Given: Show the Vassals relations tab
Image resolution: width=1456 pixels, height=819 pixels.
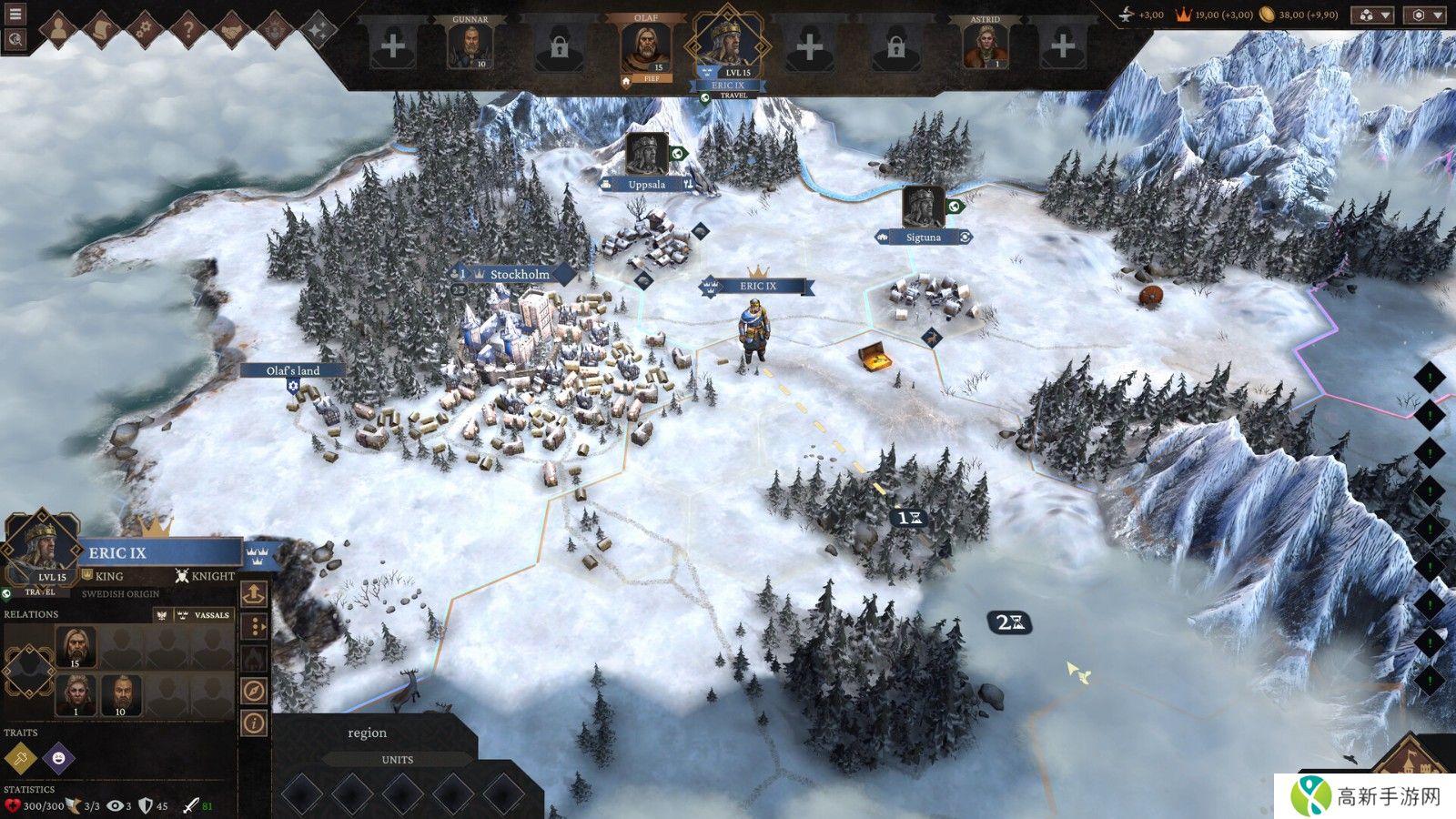Looking at the screenshot, I should click(205, 615).
